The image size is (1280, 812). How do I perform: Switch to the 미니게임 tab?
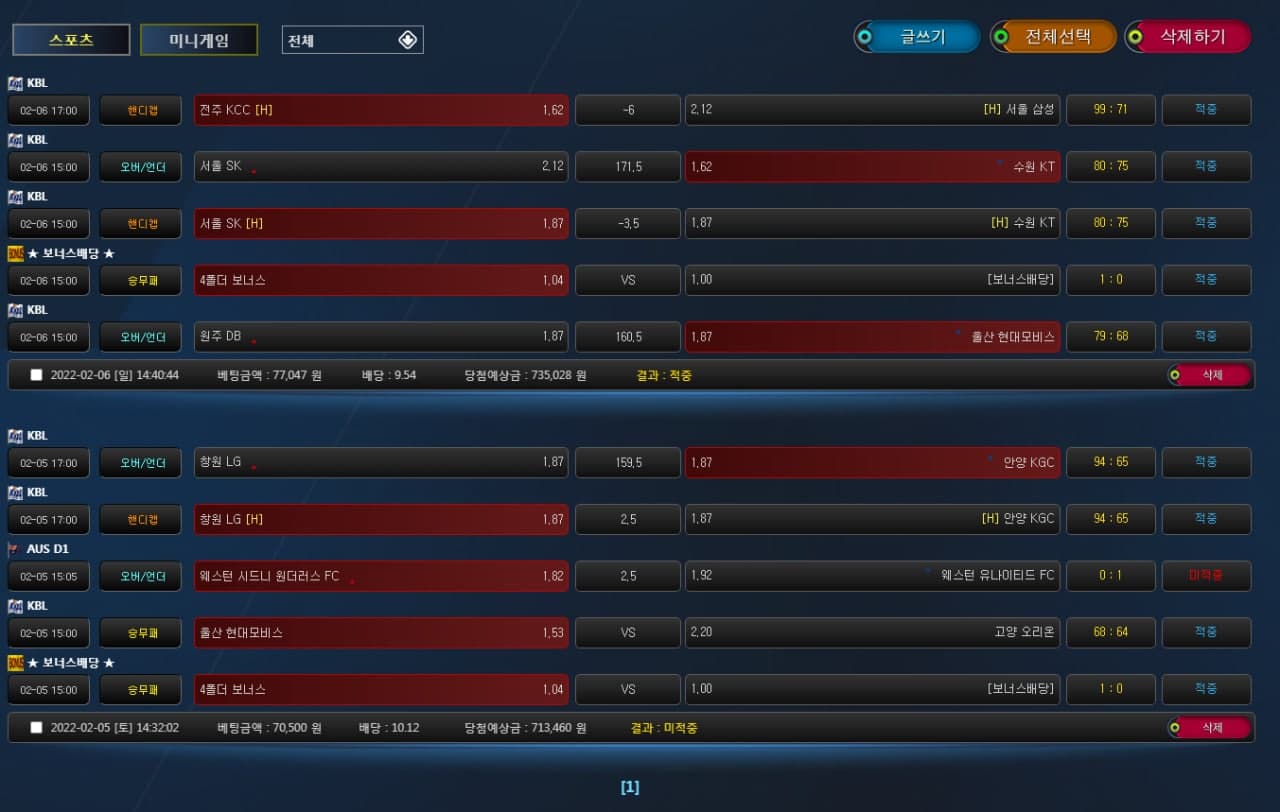[199, 40]
